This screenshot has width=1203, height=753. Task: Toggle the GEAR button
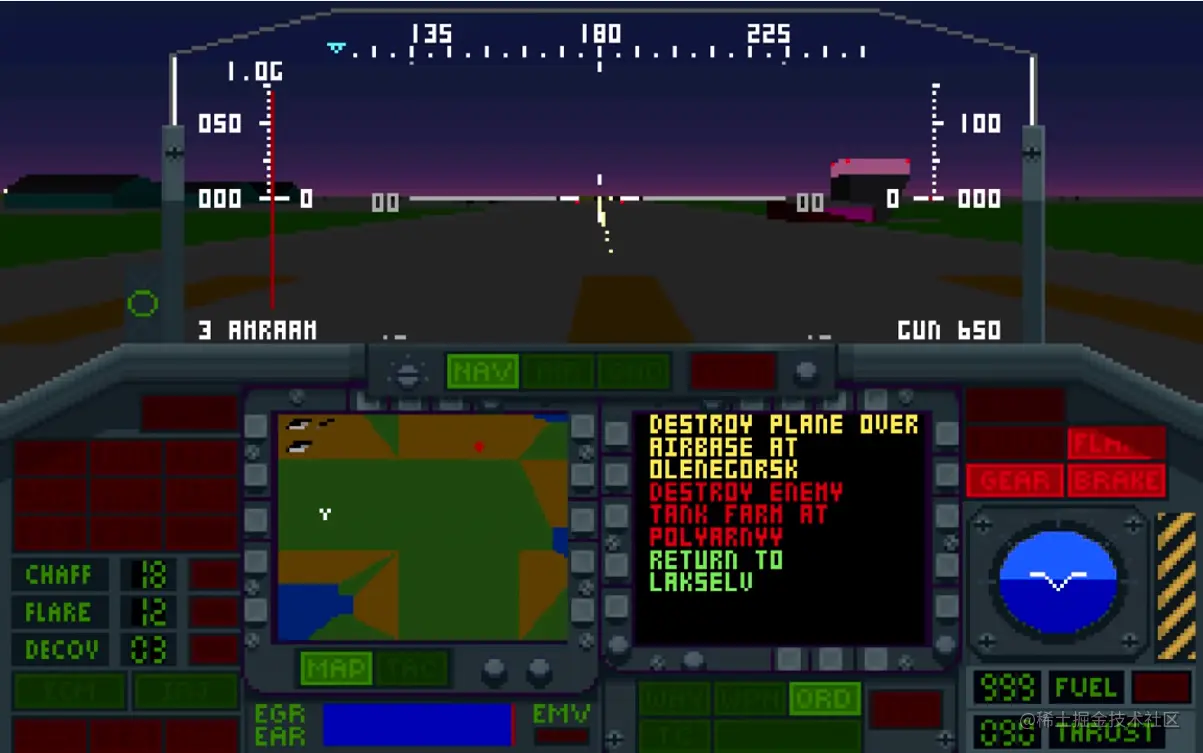click(1014, 481)
